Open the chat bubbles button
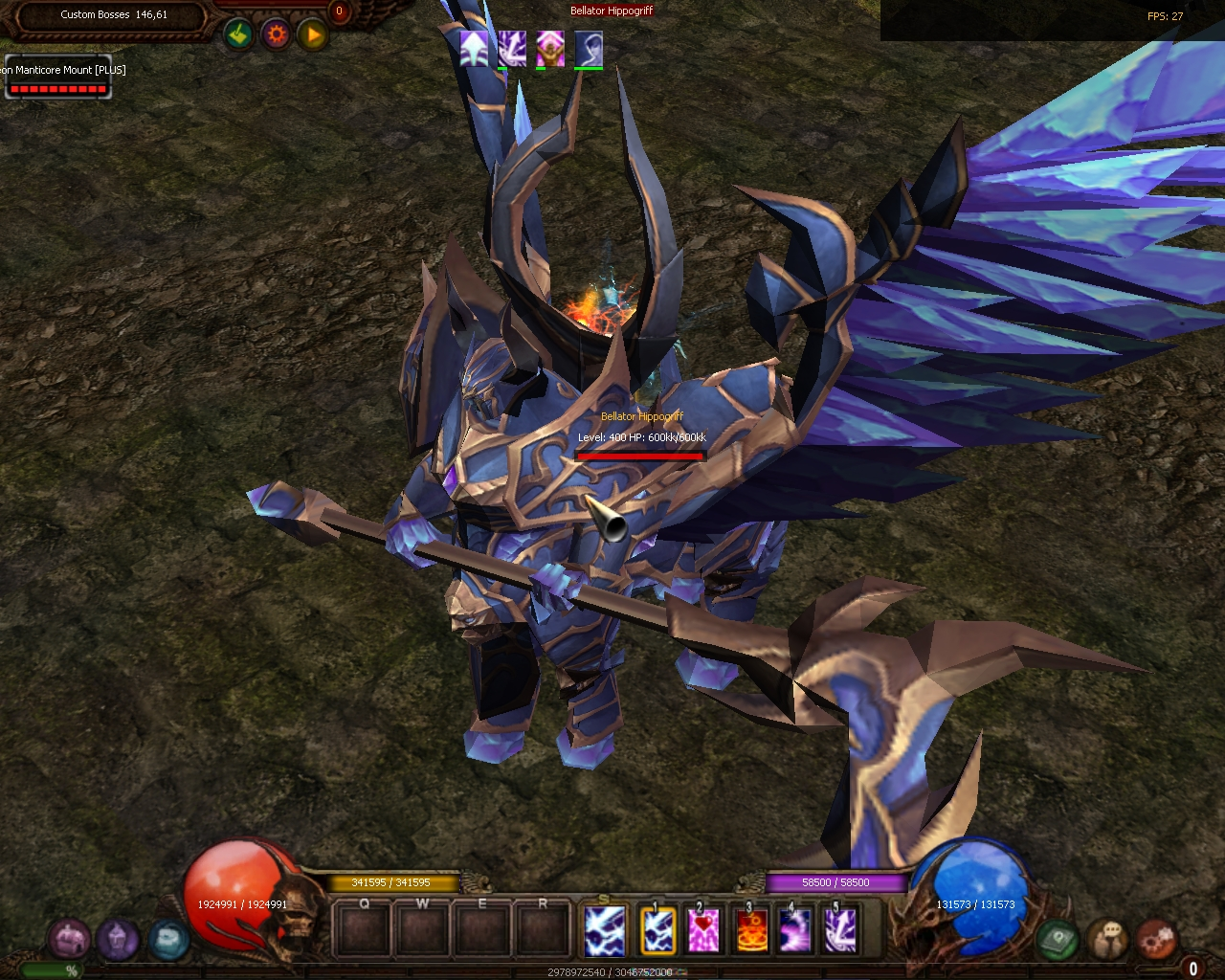 [1108, 939]
